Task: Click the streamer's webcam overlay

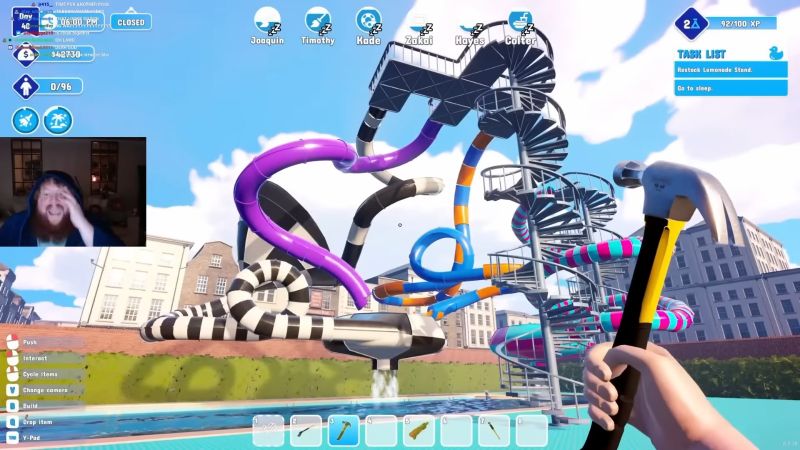Action: 73,192
